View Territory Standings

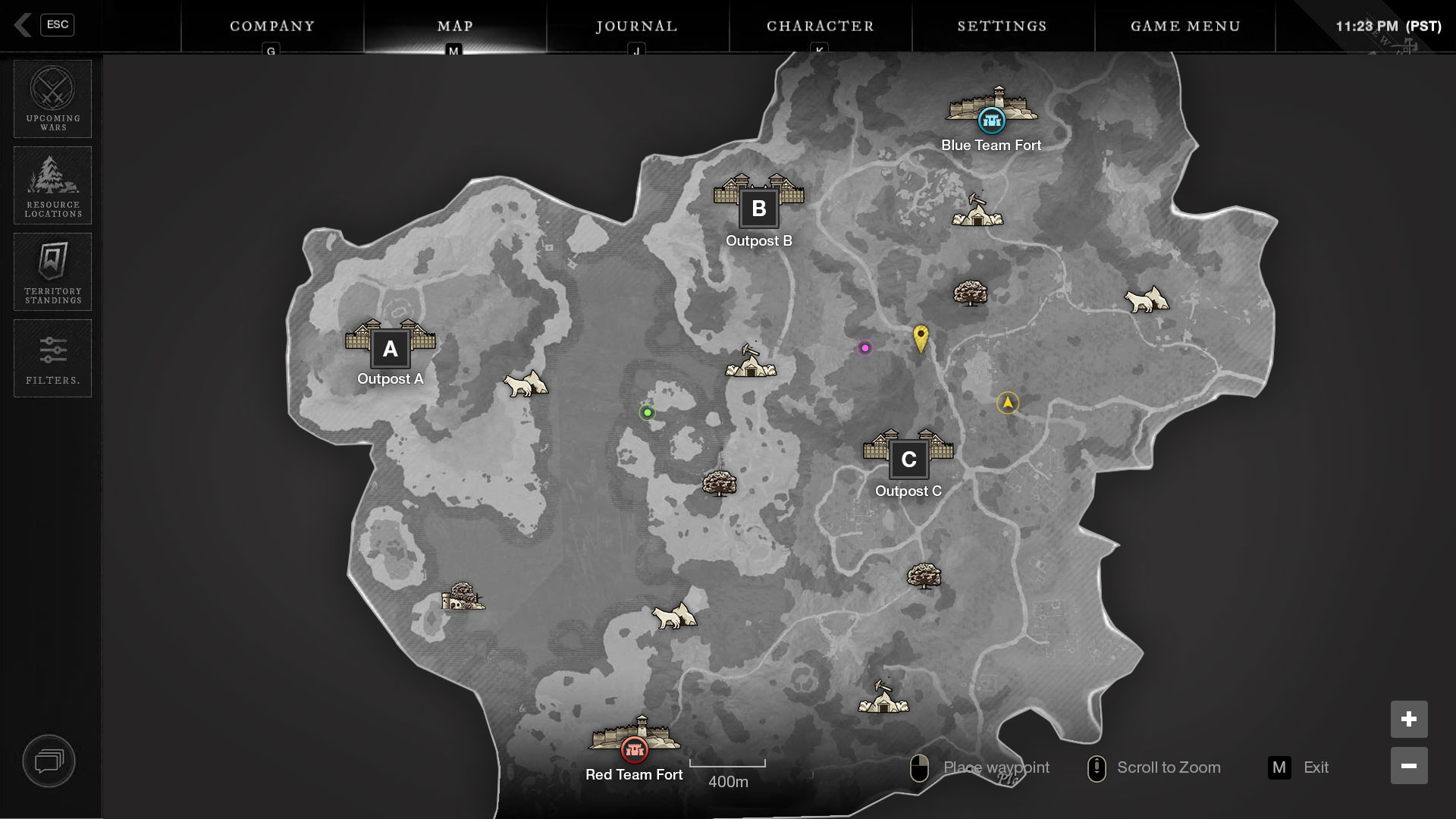[52, 271]
